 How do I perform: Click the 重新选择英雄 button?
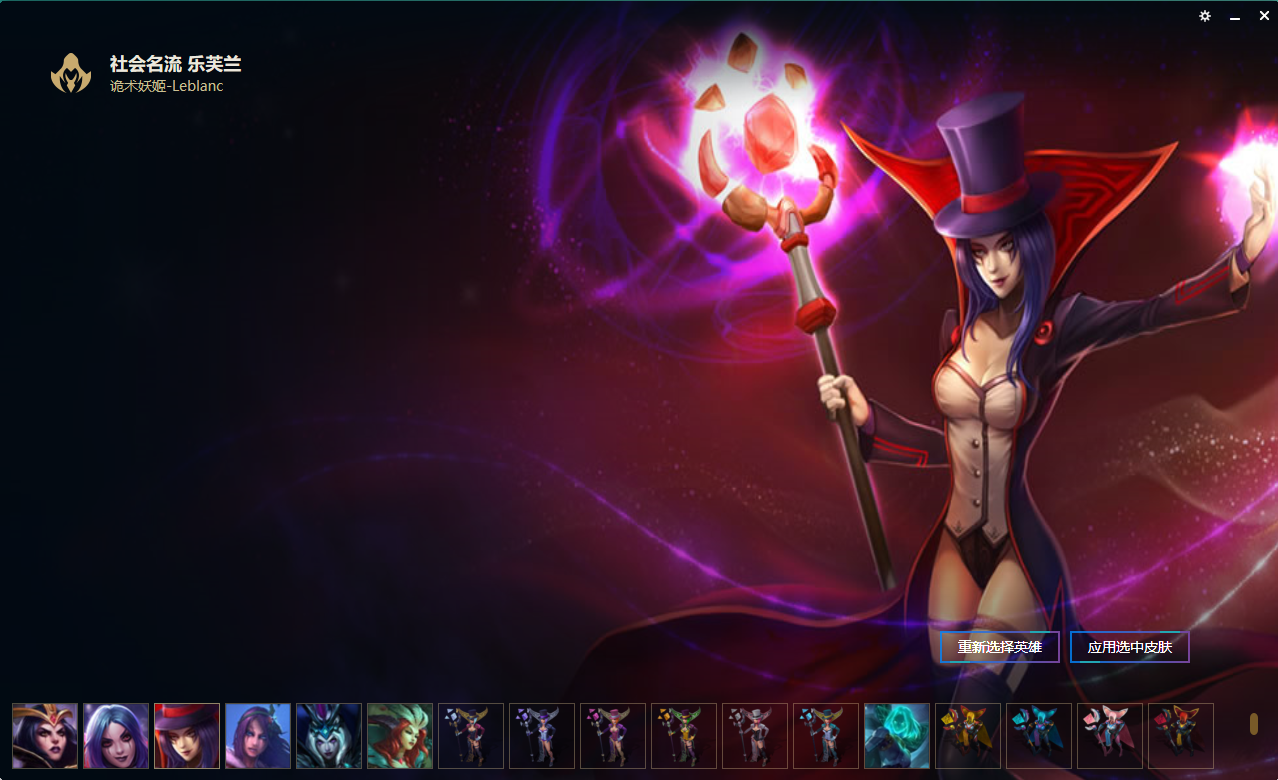999,647
